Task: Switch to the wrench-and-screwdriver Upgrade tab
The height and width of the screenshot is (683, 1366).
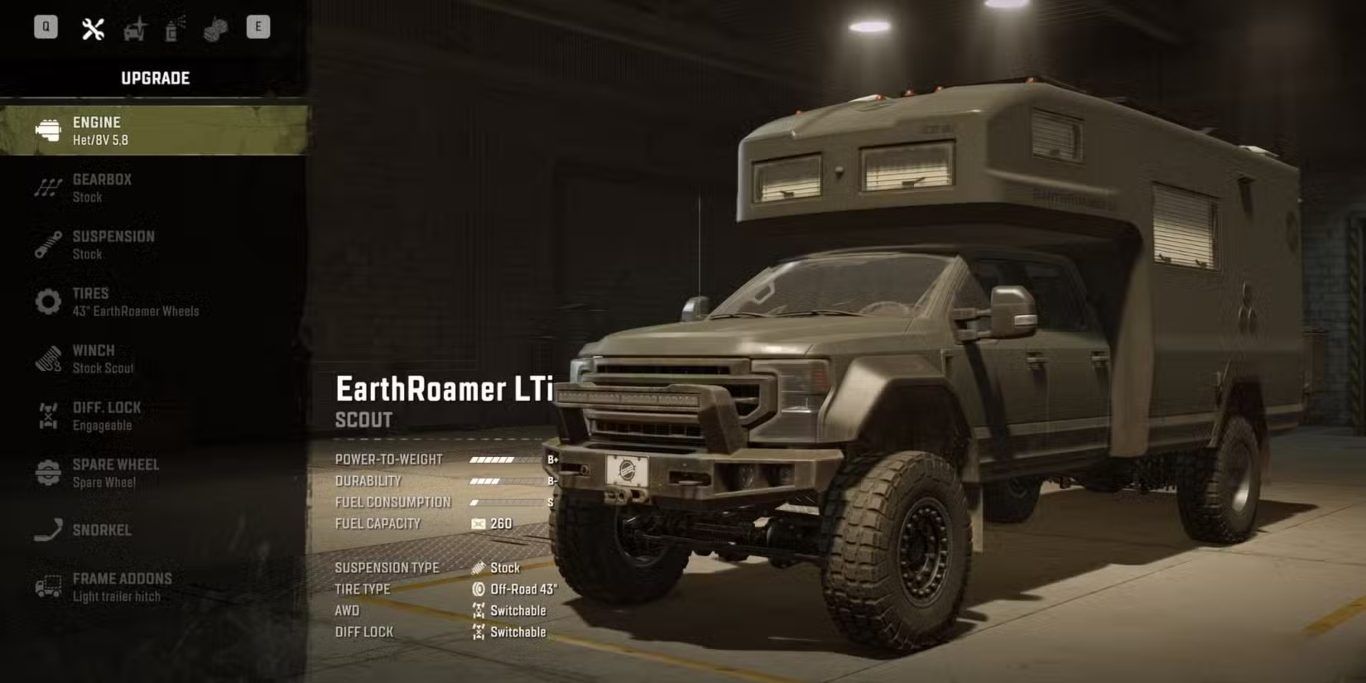Action: (x=93, y=29)
